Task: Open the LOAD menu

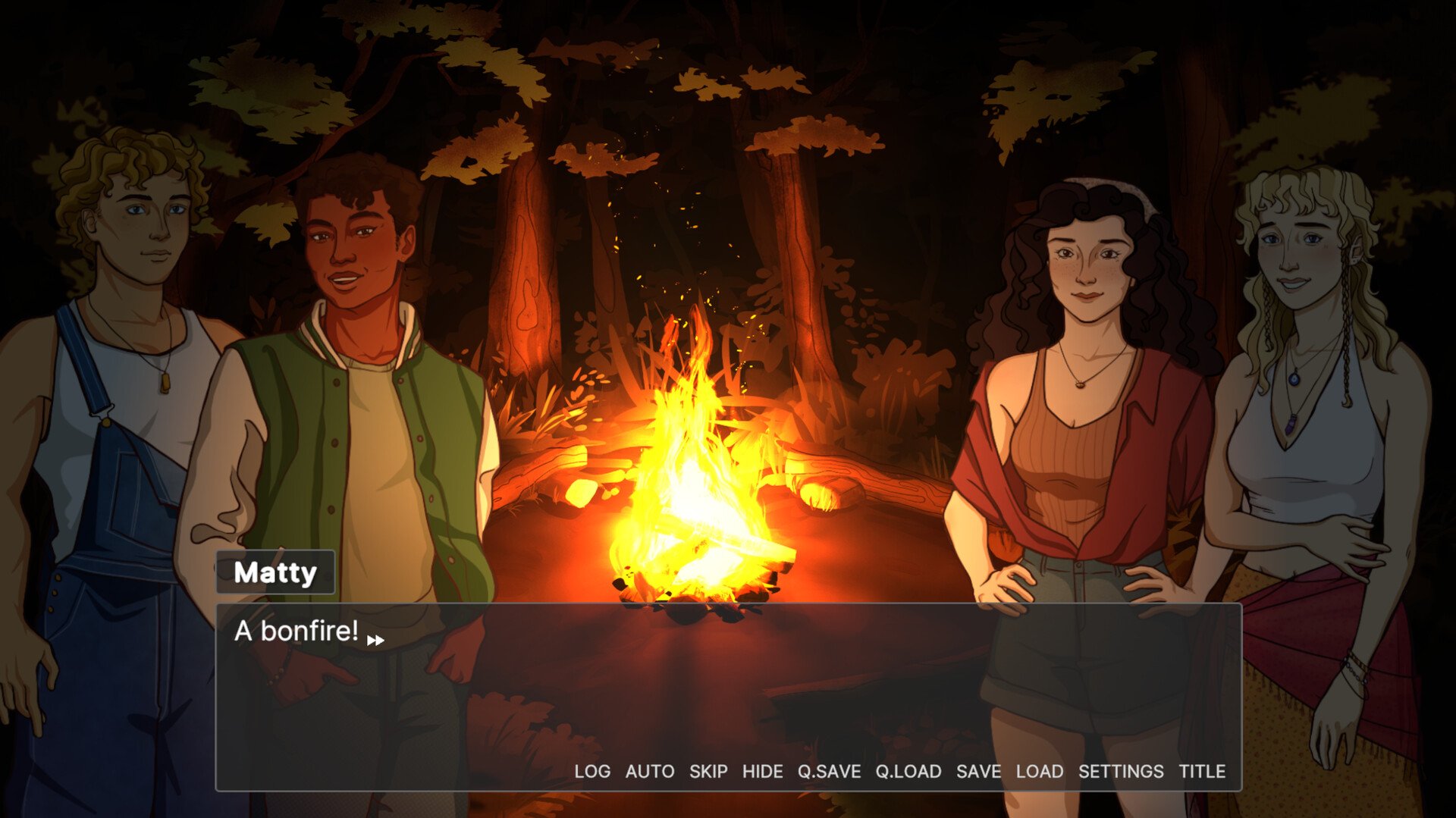Action: pos(1039,771)
